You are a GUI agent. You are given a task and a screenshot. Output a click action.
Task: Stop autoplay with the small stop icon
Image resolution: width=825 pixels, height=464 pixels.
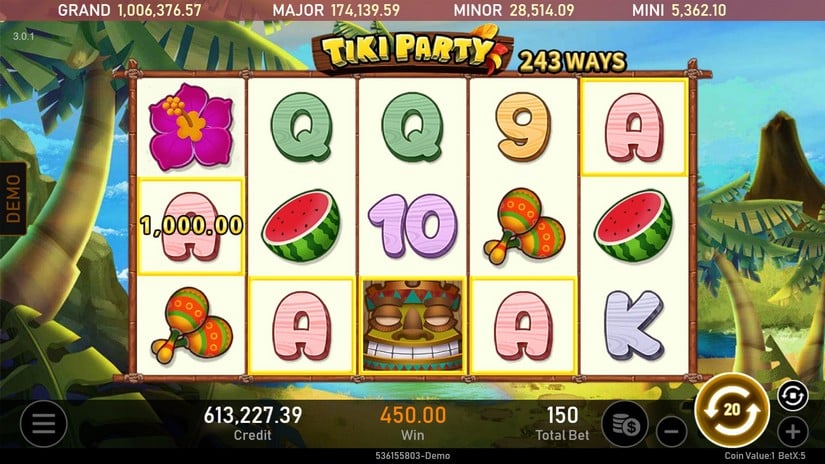click(791, 395)
